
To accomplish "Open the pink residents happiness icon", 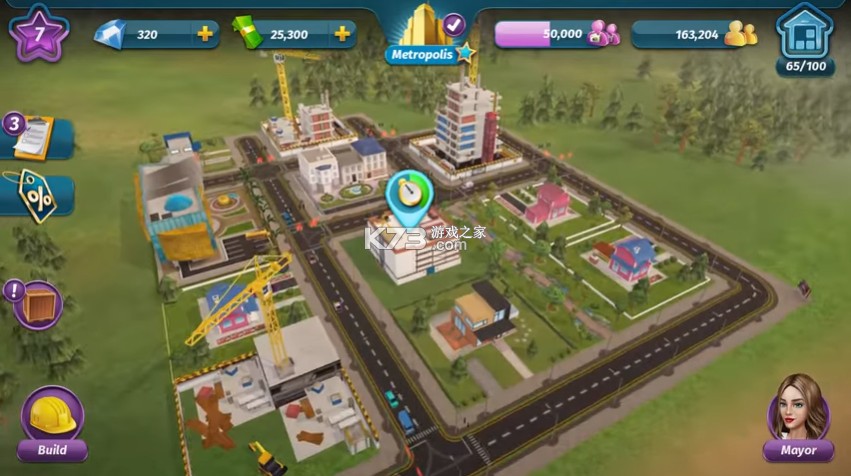I will coord(604,34).
